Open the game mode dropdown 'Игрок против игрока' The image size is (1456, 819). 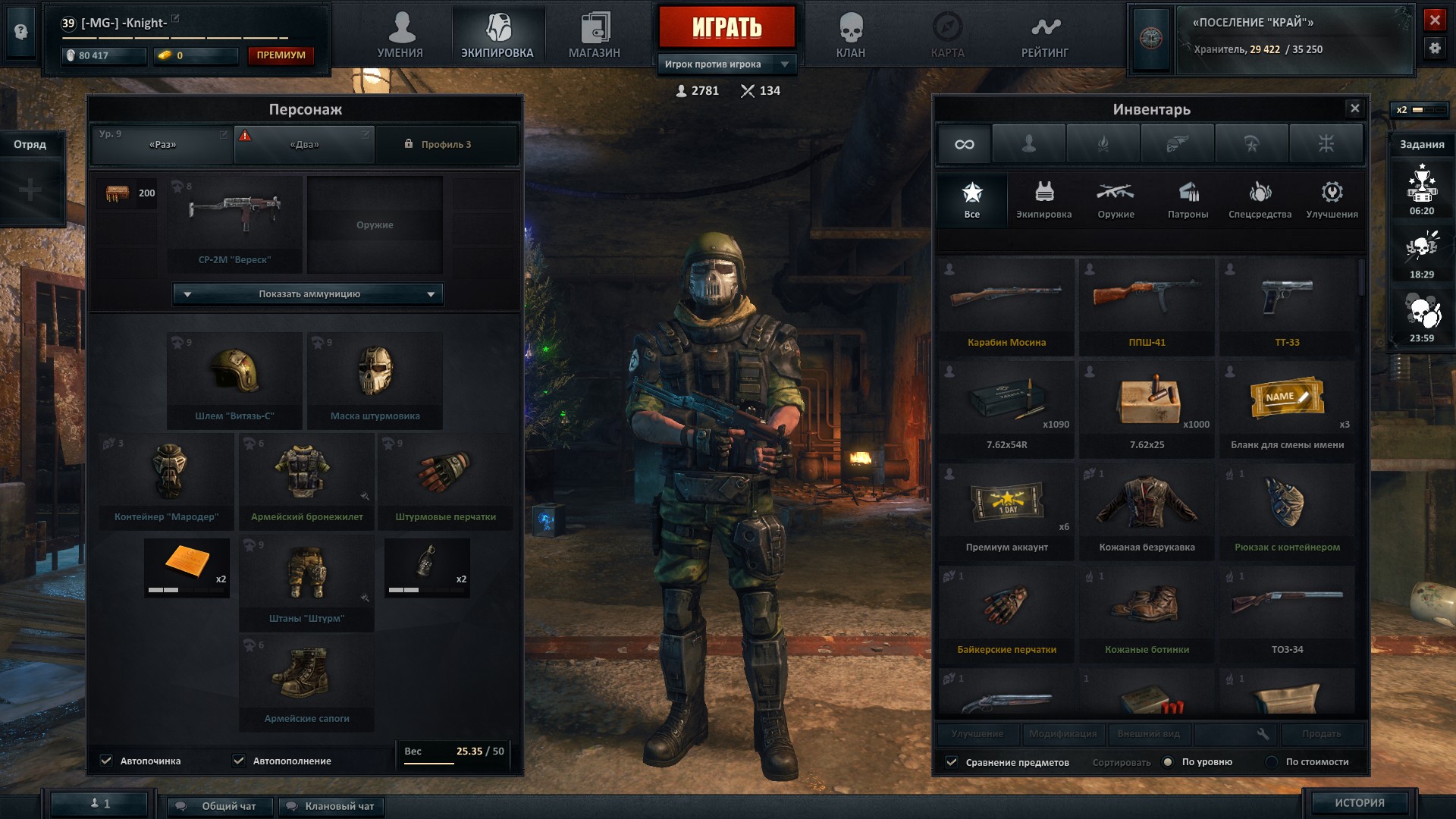(x=726, y=64)
